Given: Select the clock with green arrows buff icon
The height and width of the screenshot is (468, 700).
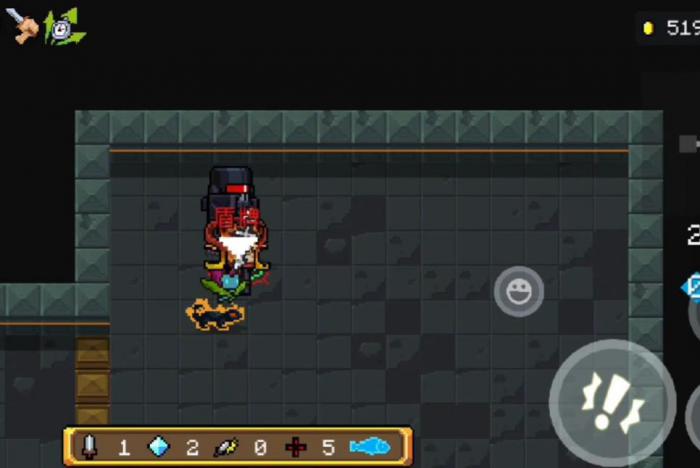Looking at the screenshot, I should pyautogui.click(x=65, y=28).
